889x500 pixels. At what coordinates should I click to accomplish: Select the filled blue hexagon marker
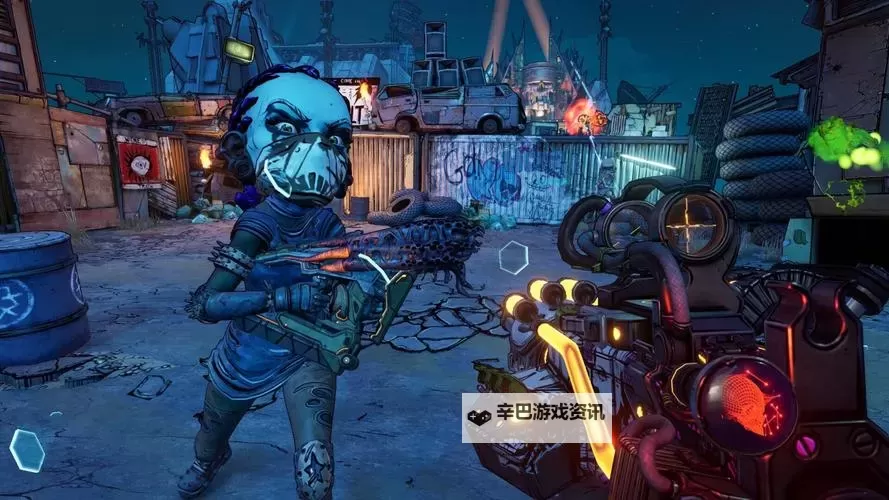tap(27, 450)
